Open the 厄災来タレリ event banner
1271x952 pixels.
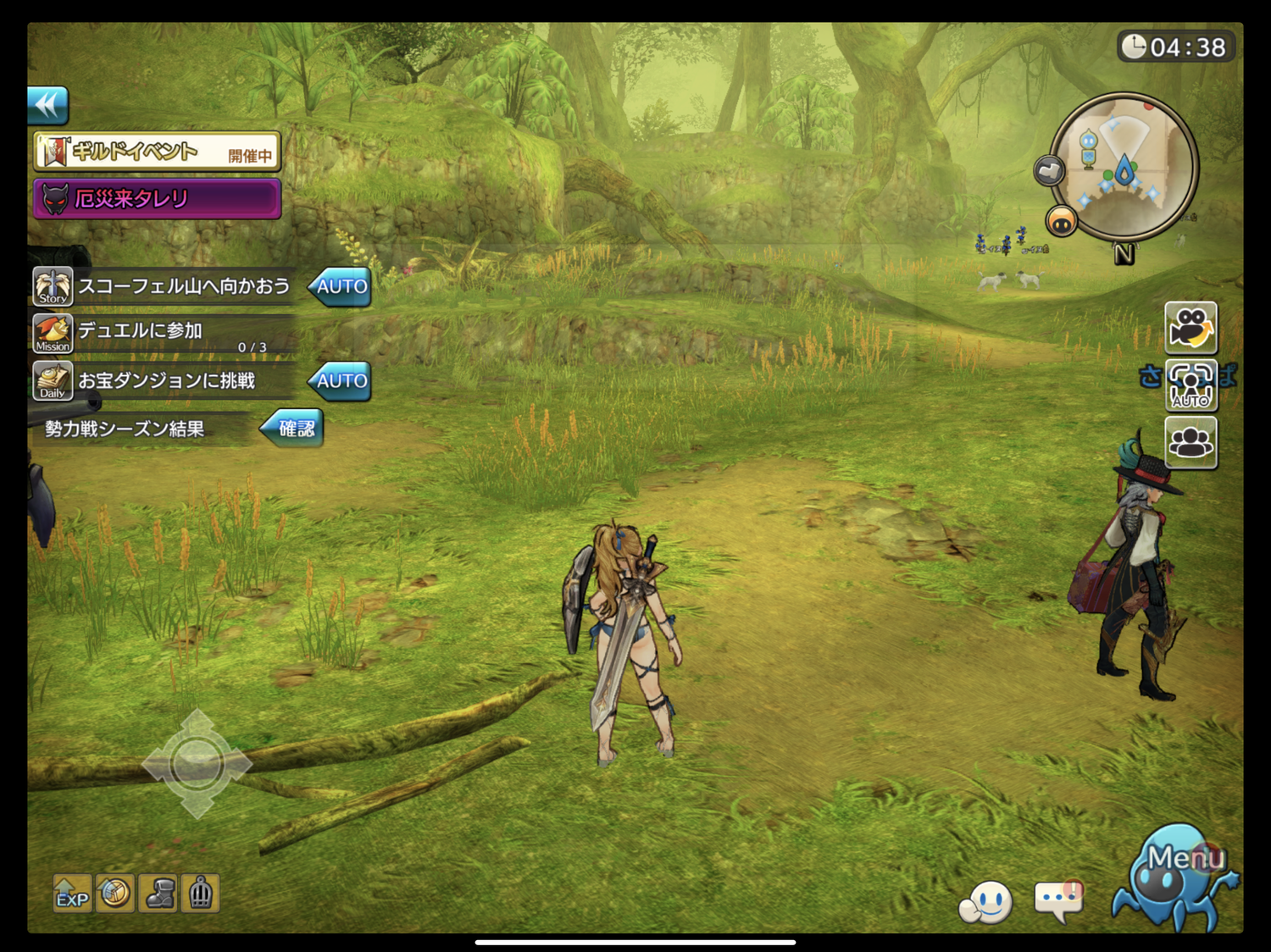click(157, 199)
